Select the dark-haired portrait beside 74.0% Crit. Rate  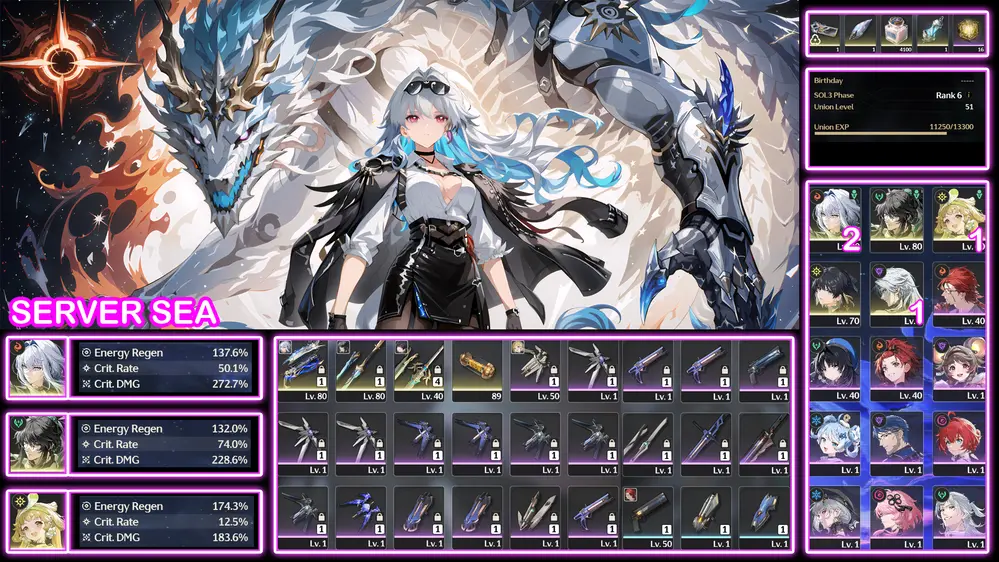point(37,443)
